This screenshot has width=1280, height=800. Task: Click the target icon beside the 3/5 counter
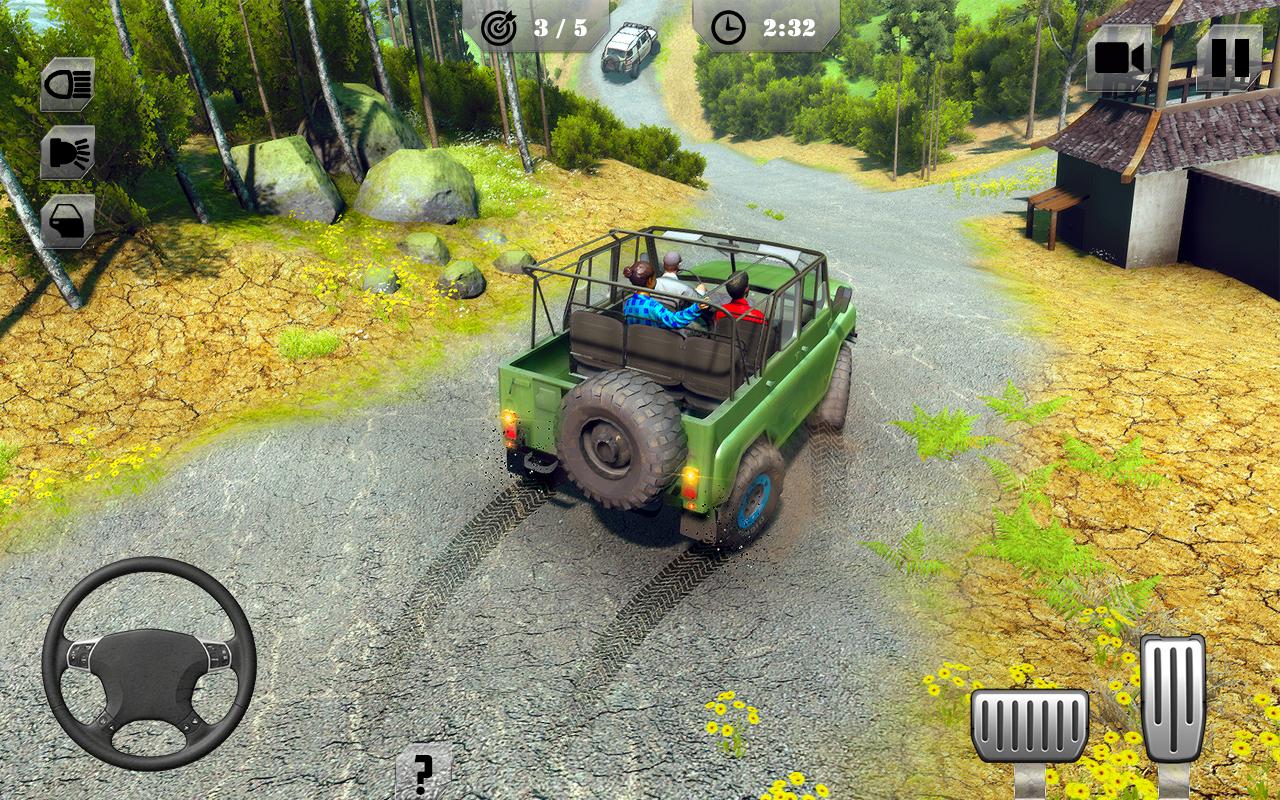click(x=500, y=27)
